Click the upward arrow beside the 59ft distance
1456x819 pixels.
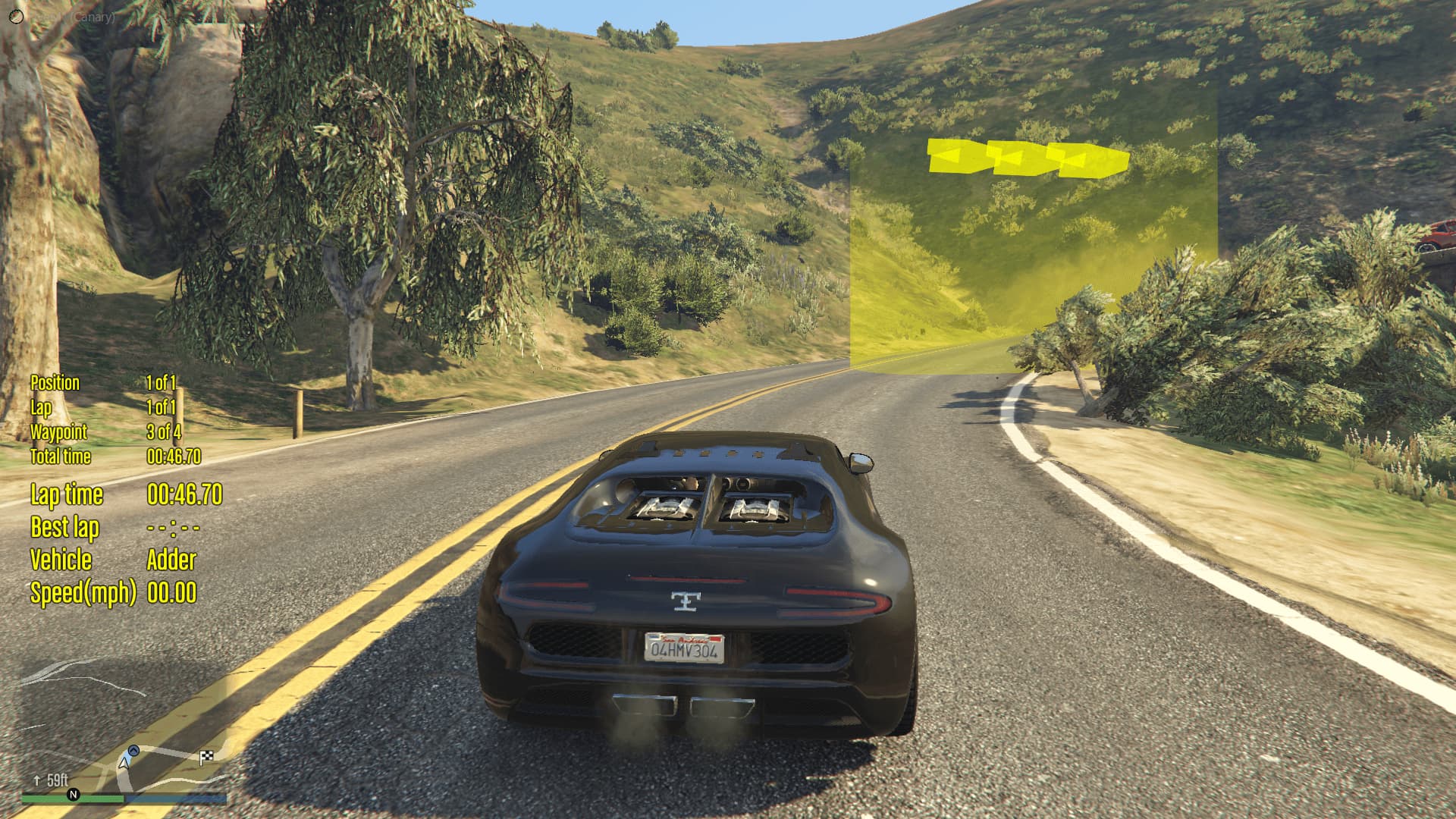(36, 780)
